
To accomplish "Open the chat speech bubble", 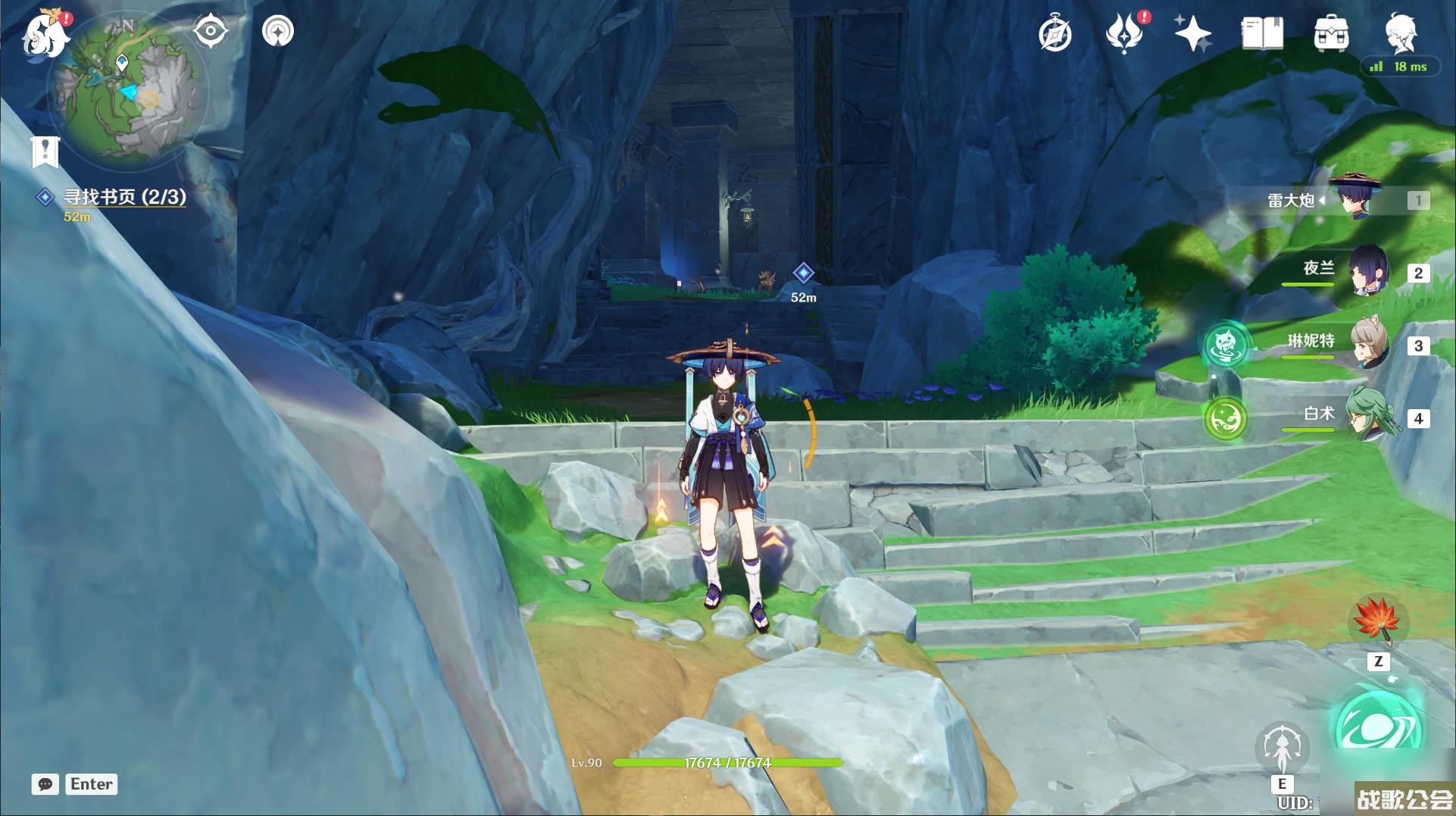I will 45,784.
